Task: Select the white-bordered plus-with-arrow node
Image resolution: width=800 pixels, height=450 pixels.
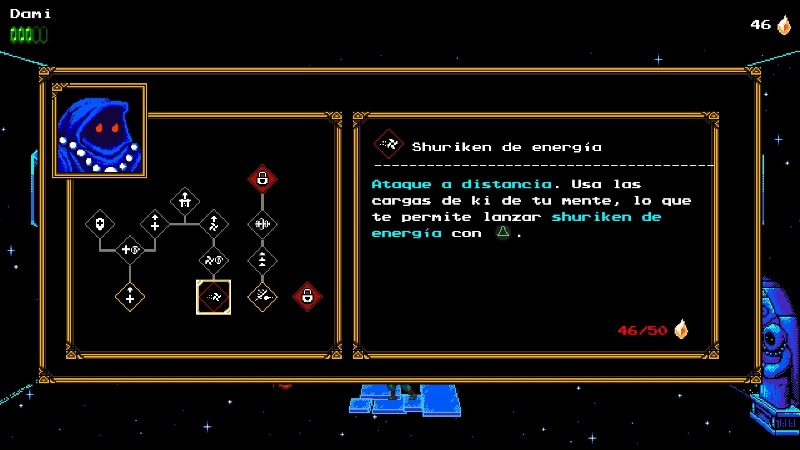Action: point(155,223)
